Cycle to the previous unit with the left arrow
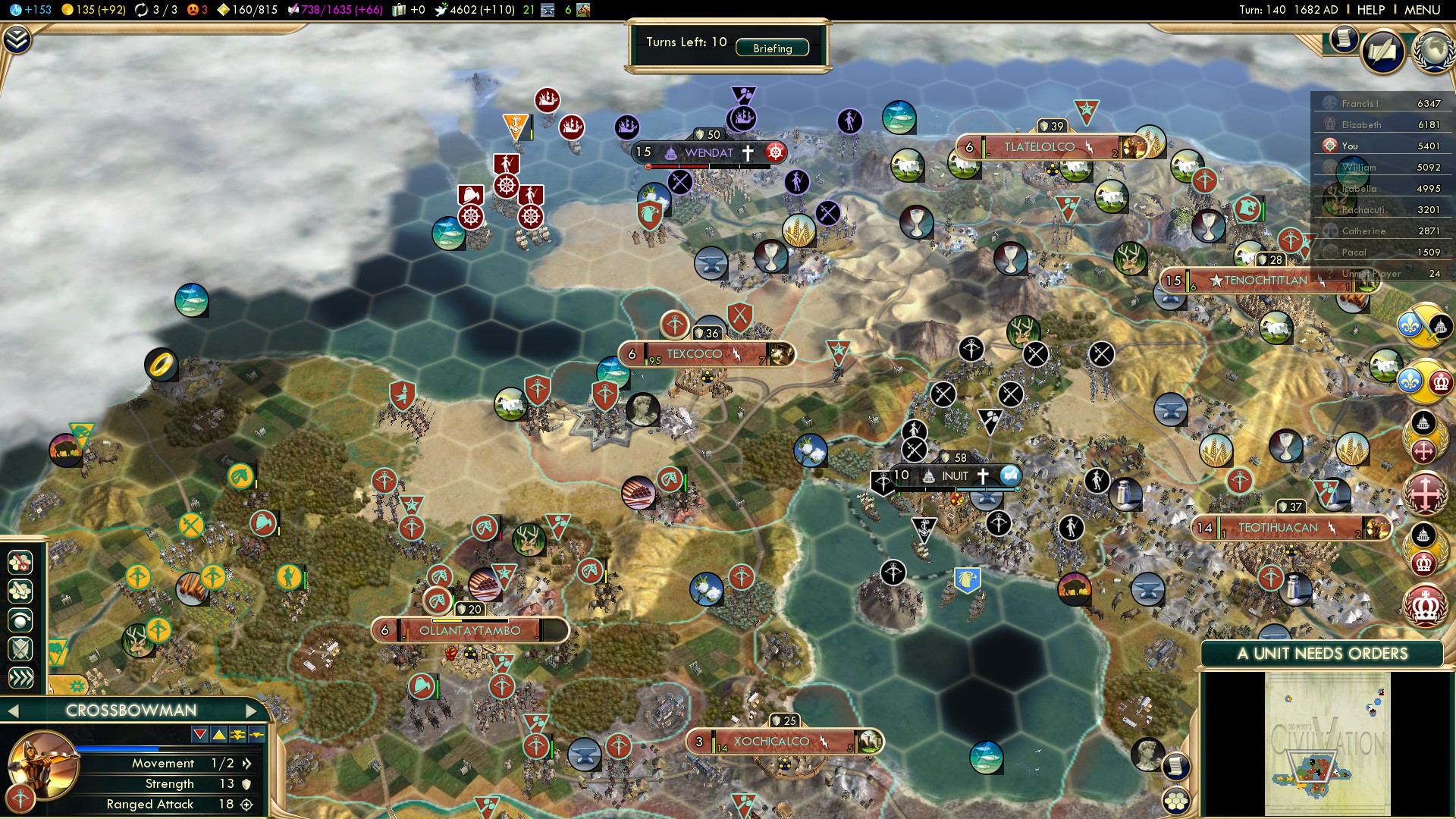Screen dimensions: 1456x819 pos(12,711)
